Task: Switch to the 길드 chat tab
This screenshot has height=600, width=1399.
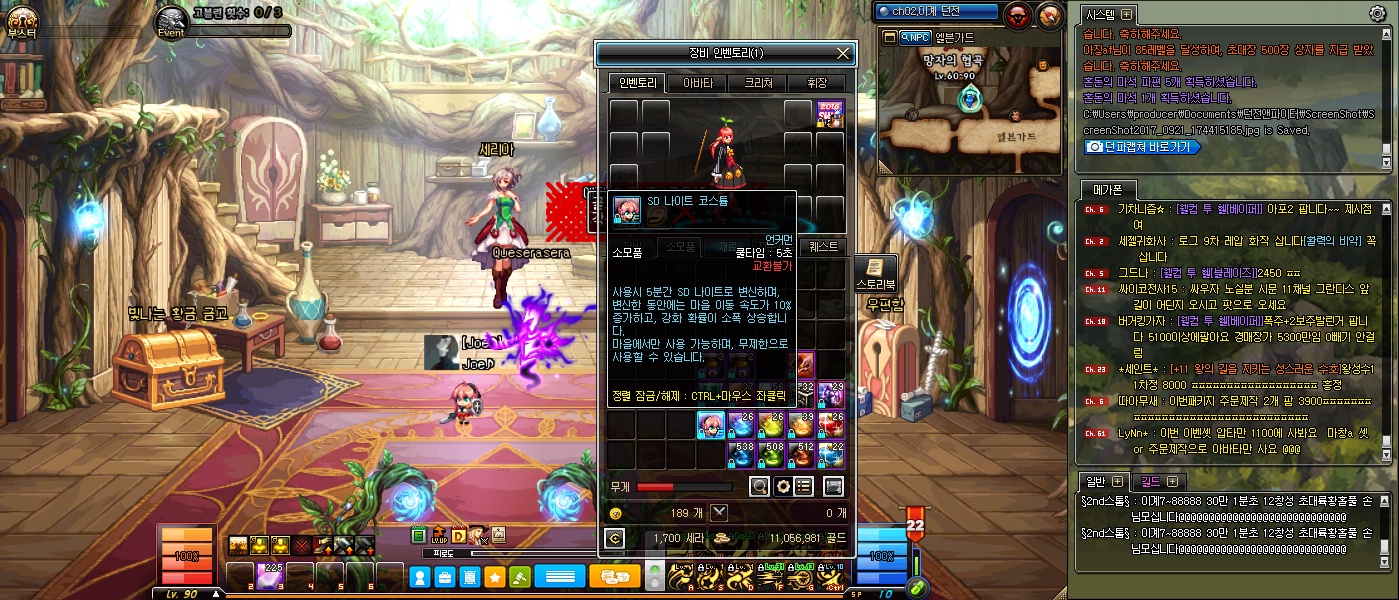Action: 1159,482
